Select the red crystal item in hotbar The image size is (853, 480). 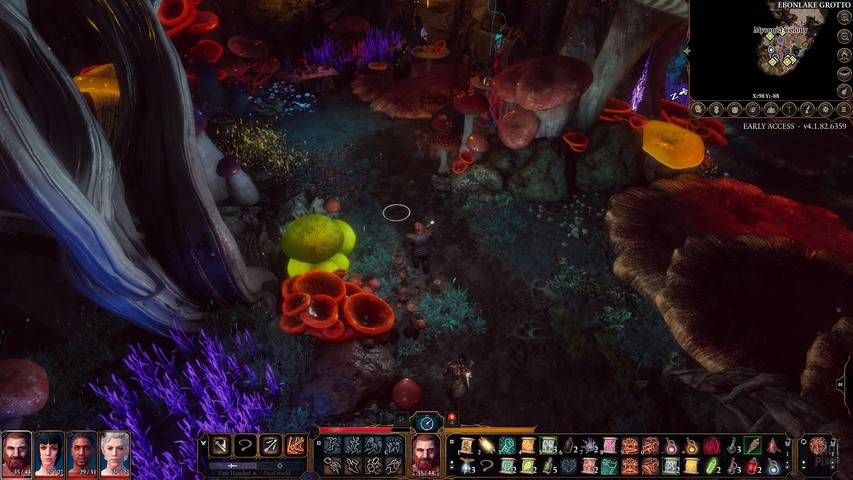coord(712,446)
